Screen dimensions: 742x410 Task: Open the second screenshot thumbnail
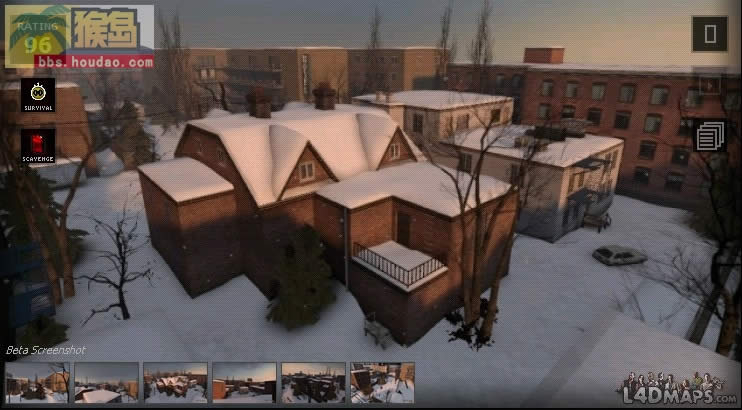106,383
